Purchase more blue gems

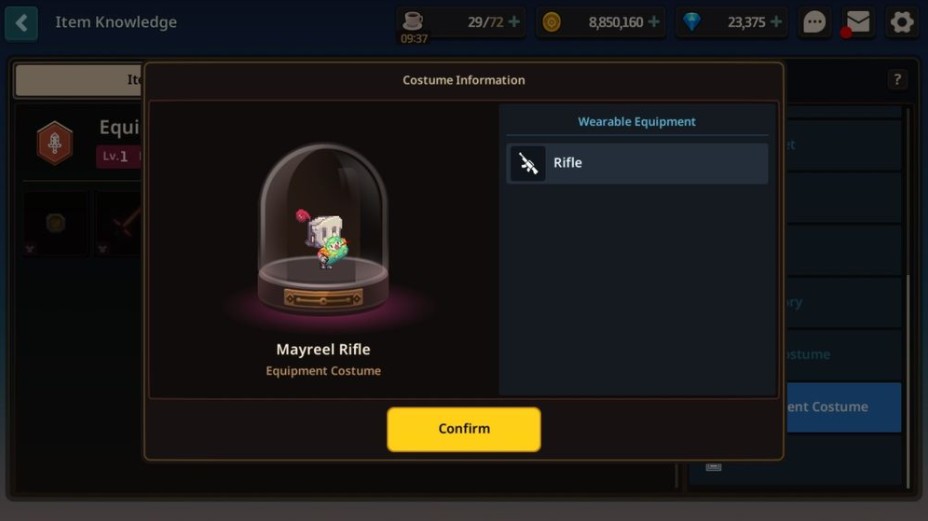click(x=777, y=22)
